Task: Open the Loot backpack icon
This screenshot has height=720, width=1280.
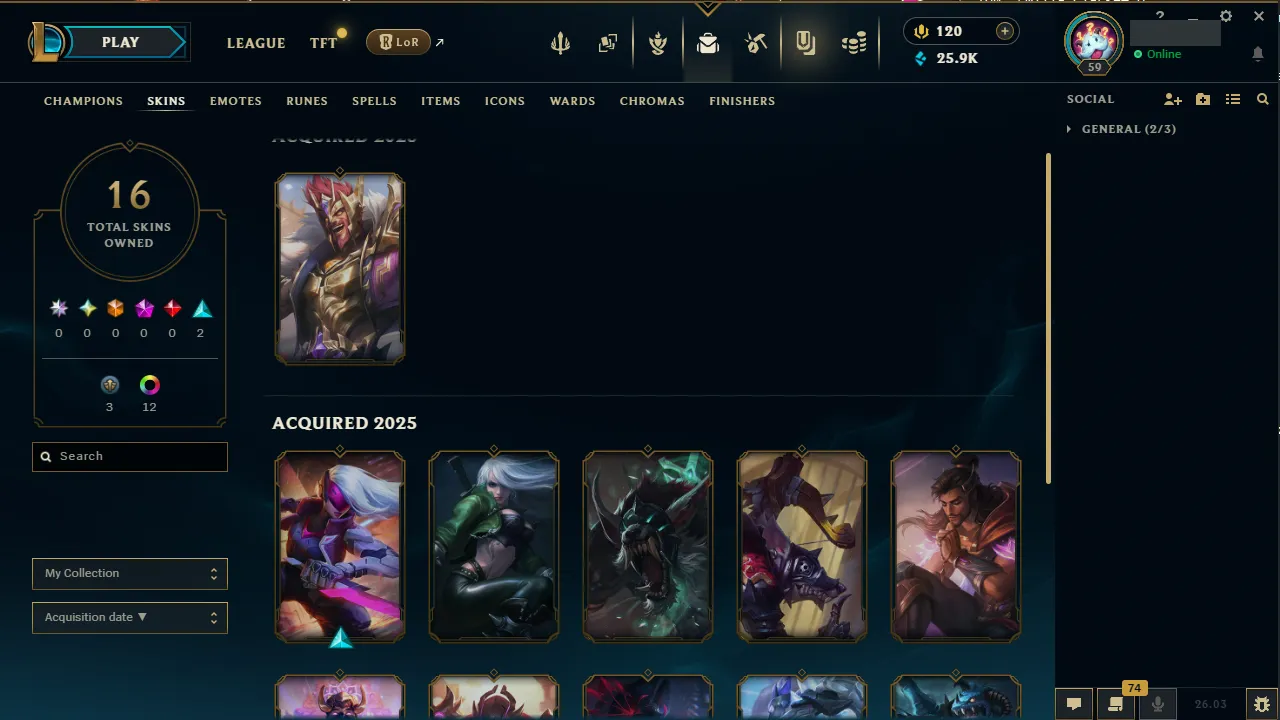Action: (708, 42)
